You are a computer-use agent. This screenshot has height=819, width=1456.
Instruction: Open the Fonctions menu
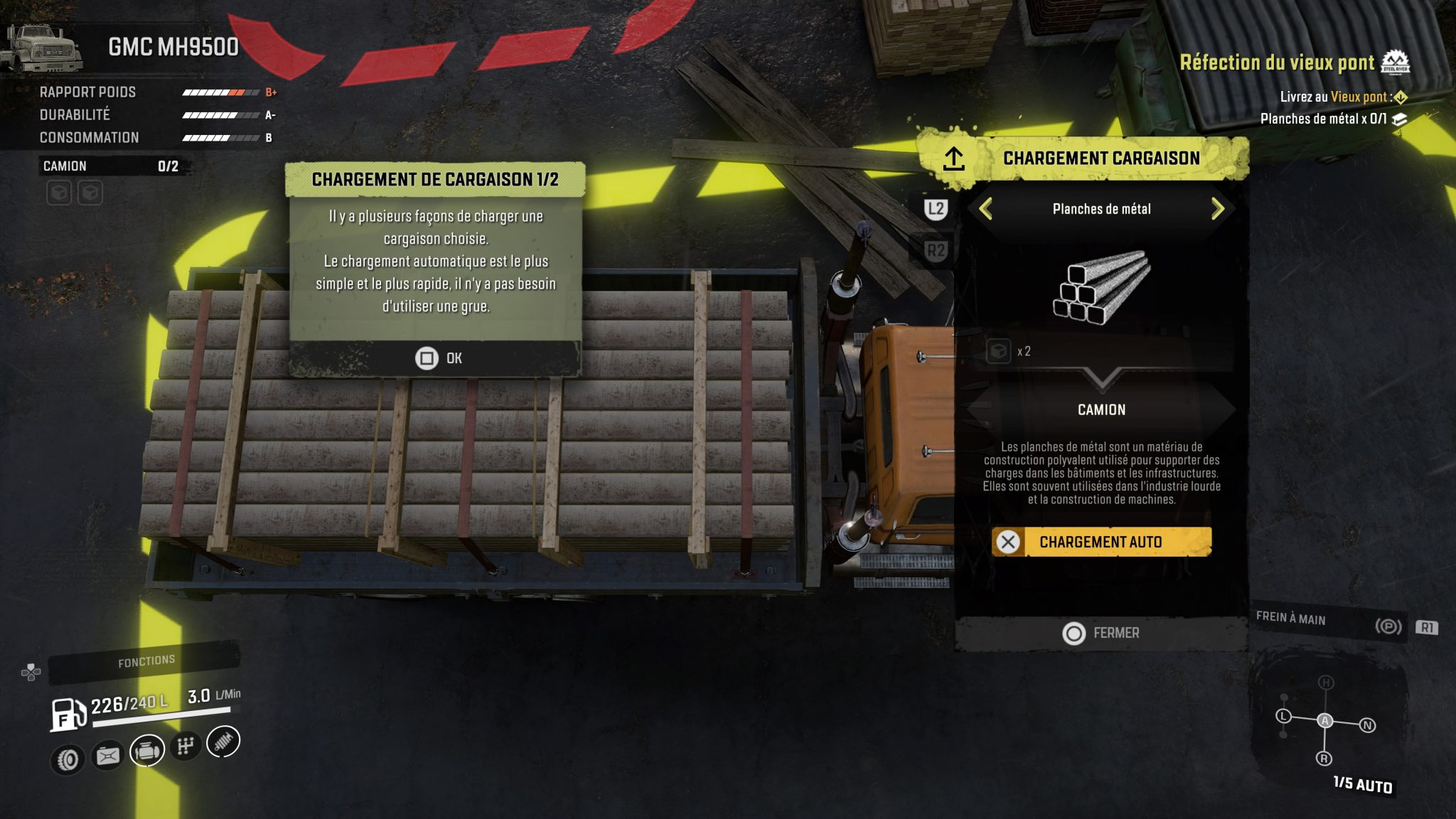[x=146, y=662]
